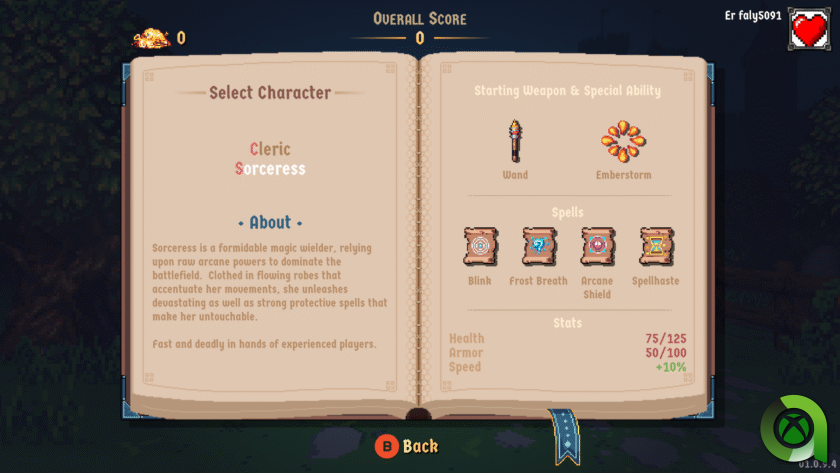Select the Cleric character

pos(270,149)
